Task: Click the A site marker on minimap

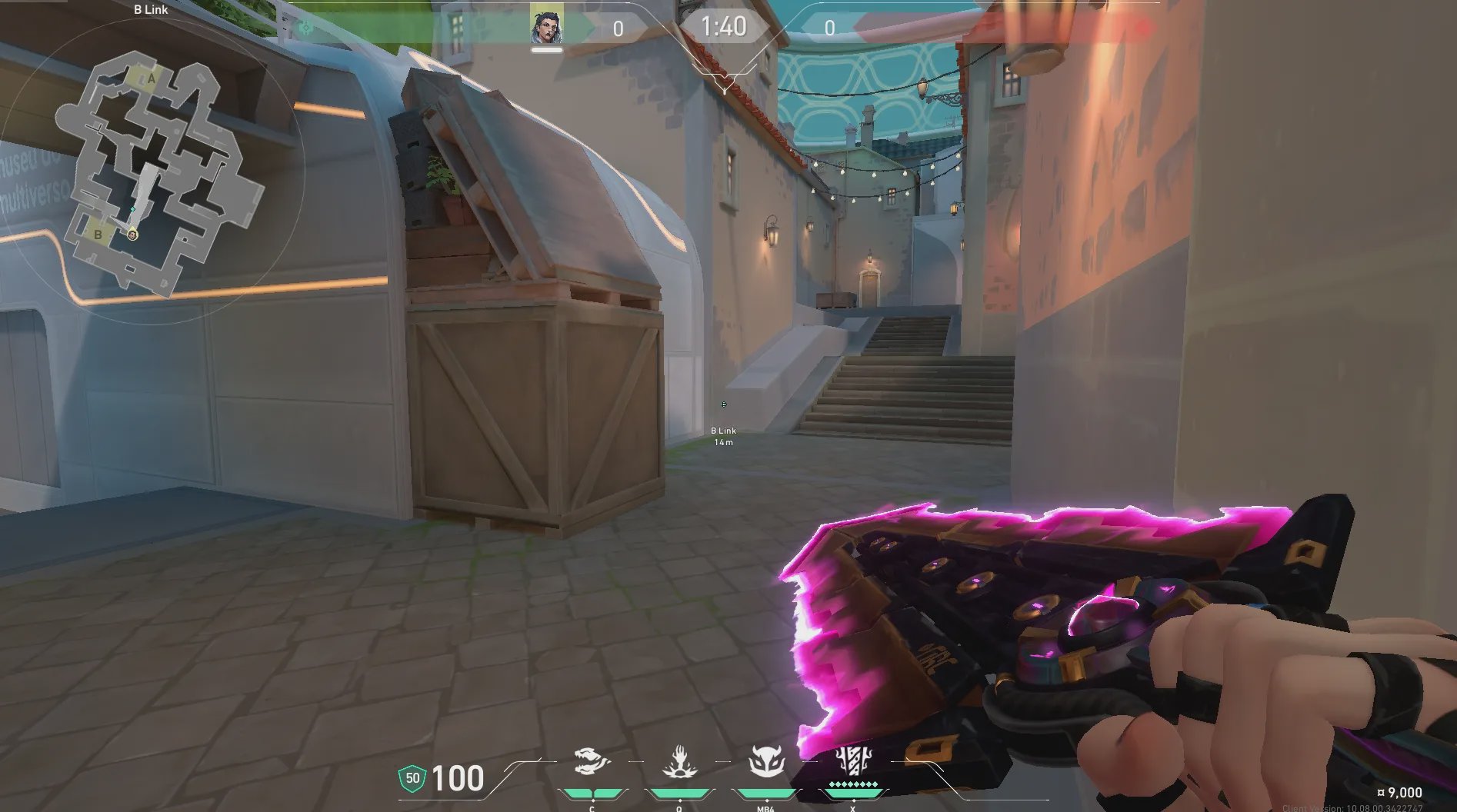Action: click(152, 78)
